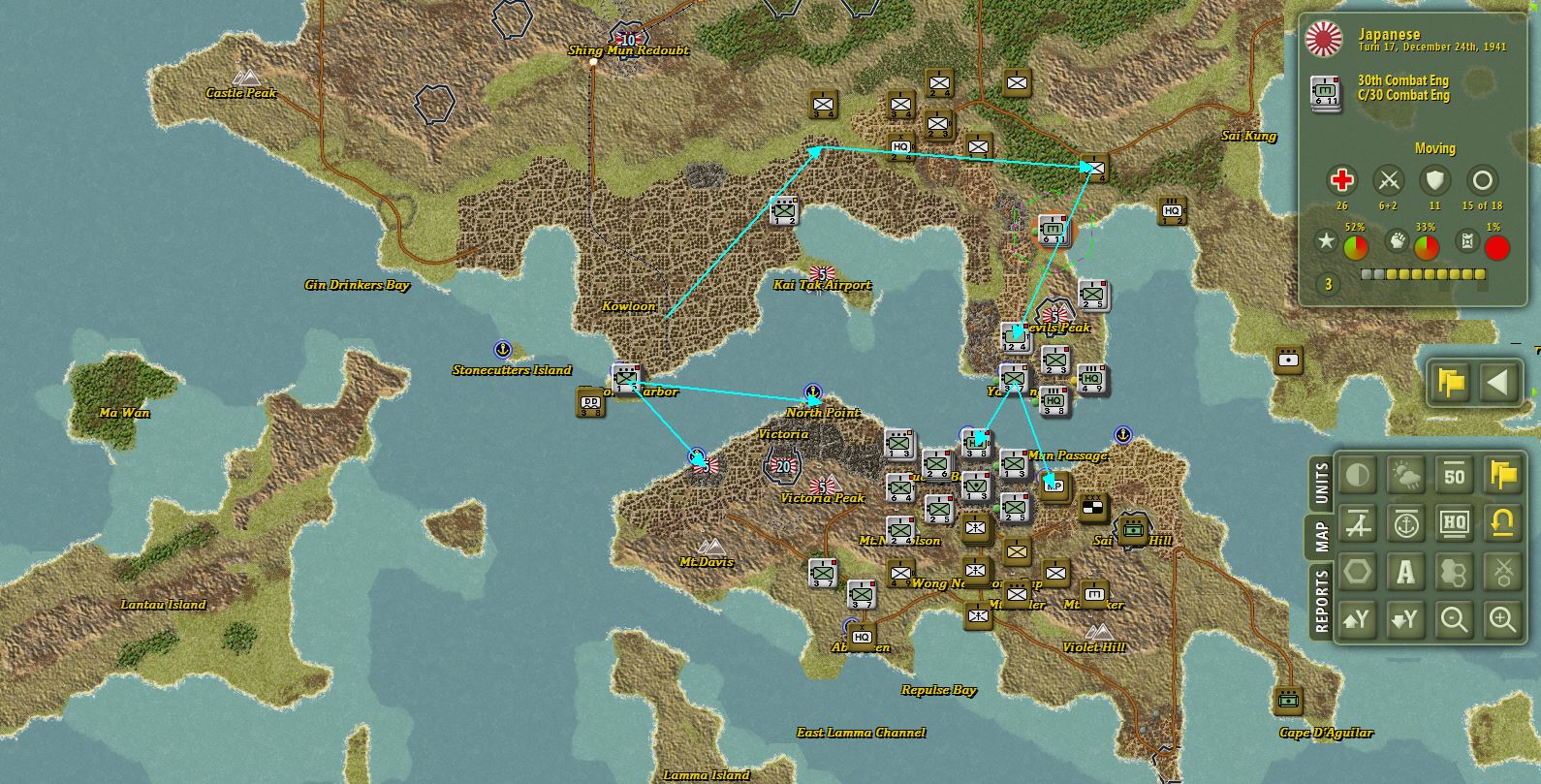Click the anchor naval icon
Screen dimensions: 1541x784
pos(1405,523)
